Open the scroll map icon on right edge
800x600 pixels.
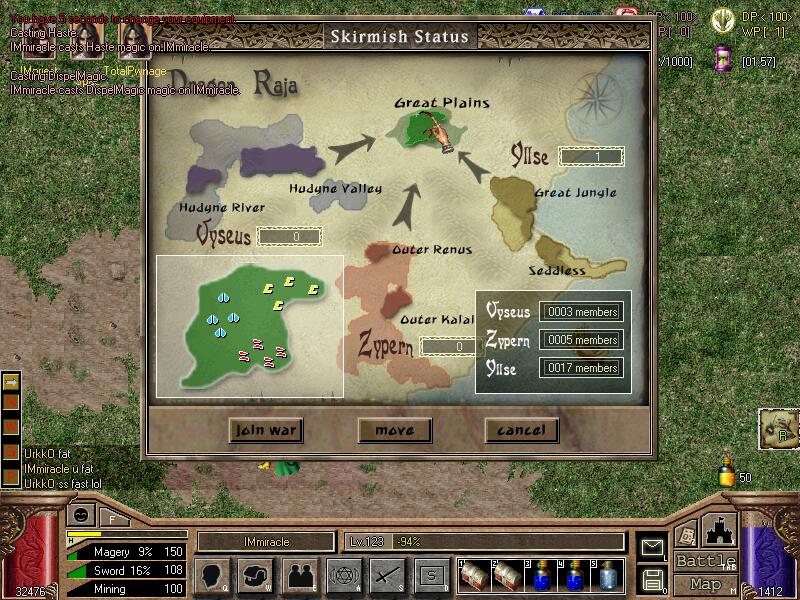(x=777, y=428)
